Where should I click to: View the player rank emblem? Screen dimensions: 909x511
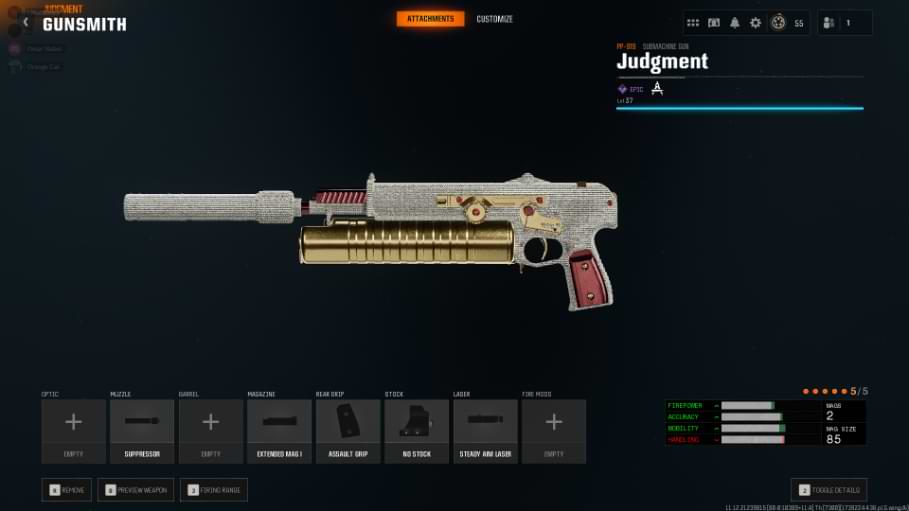click(778, 23)
